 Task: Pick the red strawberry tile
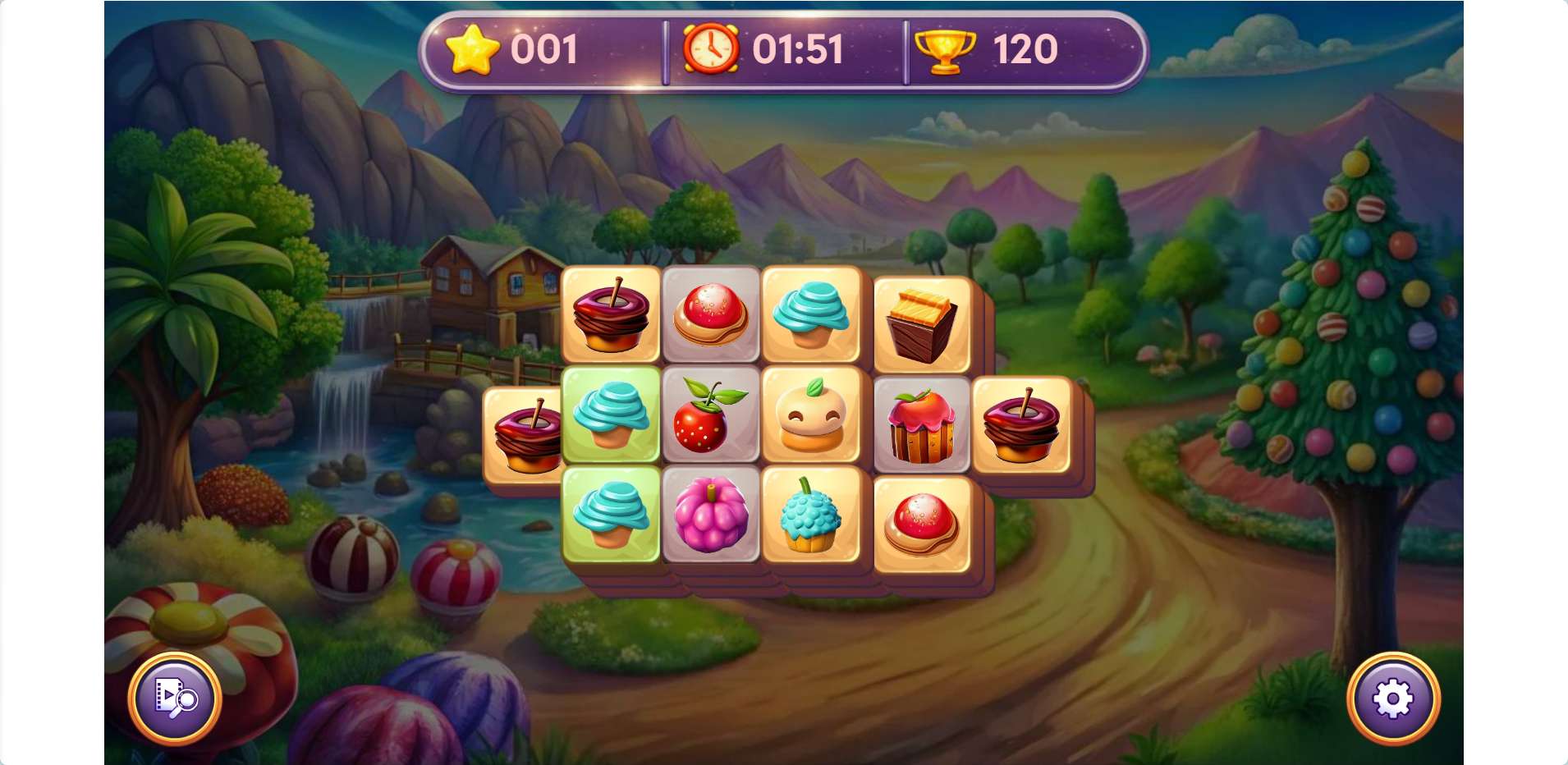click(x=710, y=415)
